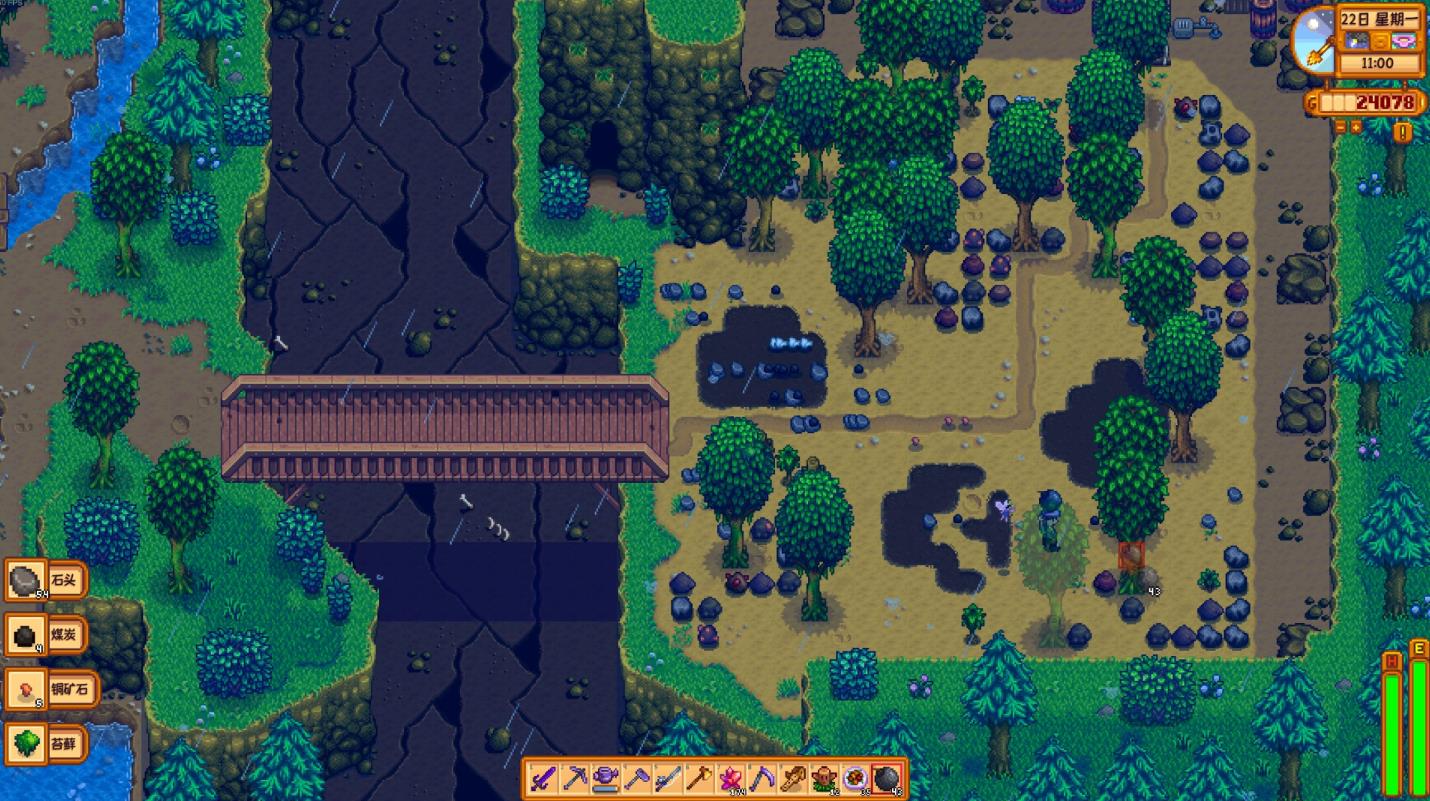The image size is (1430, 801).
Task: Select the purple sword in the hotbar
Action: point(544,778)
